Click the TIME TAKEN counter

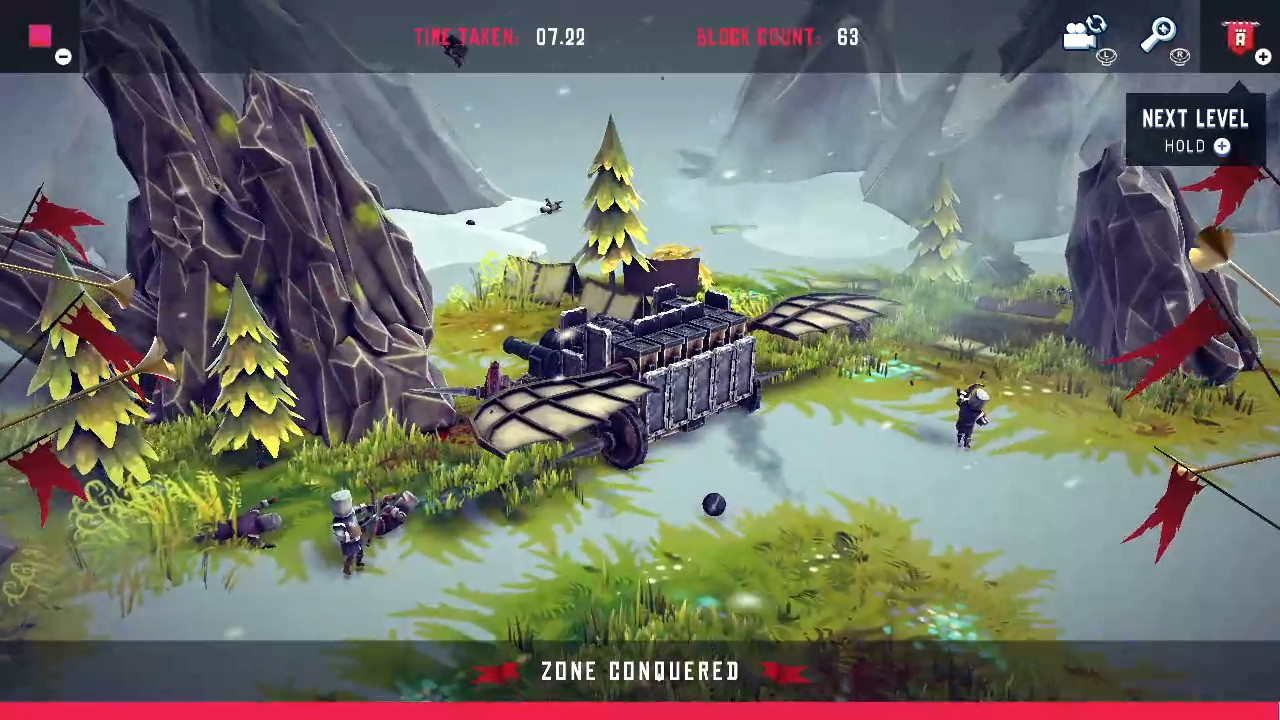[x=500, y=37]
